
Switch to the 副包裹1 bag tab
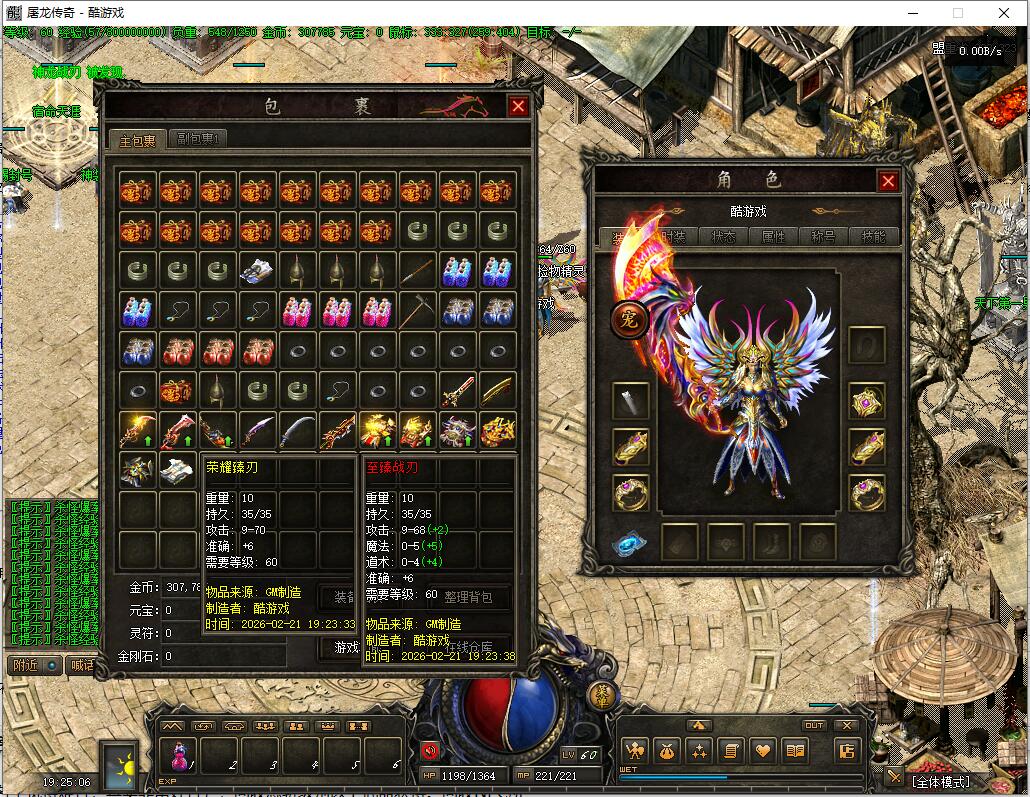197,139
